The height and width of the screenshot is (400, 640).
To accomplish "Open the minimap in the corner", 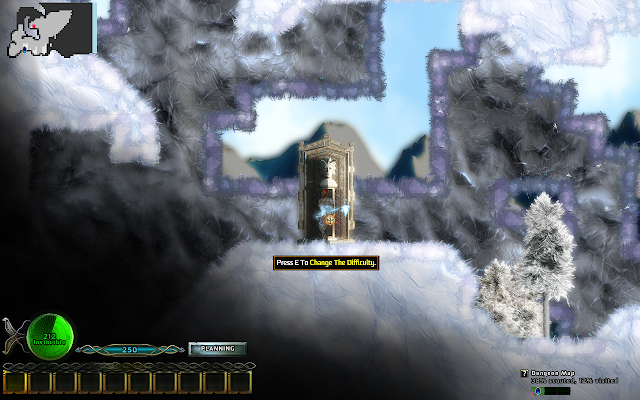I will (x=48, y=28).
